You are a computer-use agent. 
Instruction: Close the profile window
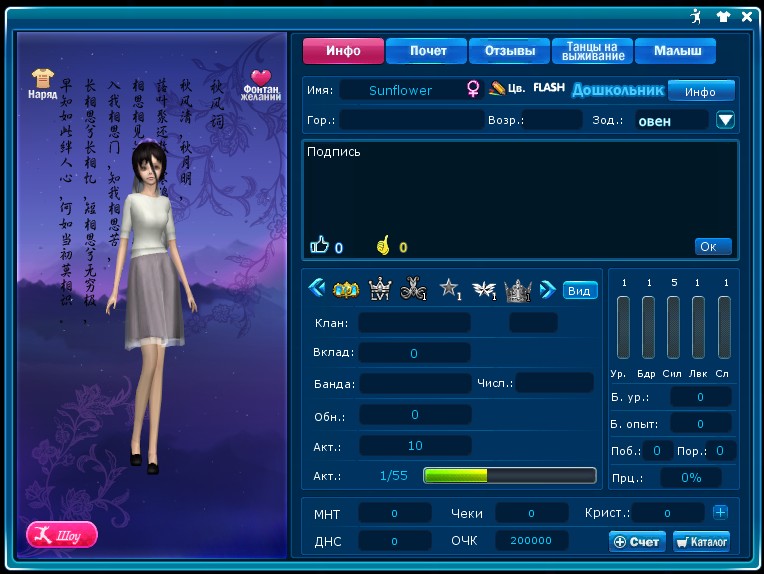(747, 16)
